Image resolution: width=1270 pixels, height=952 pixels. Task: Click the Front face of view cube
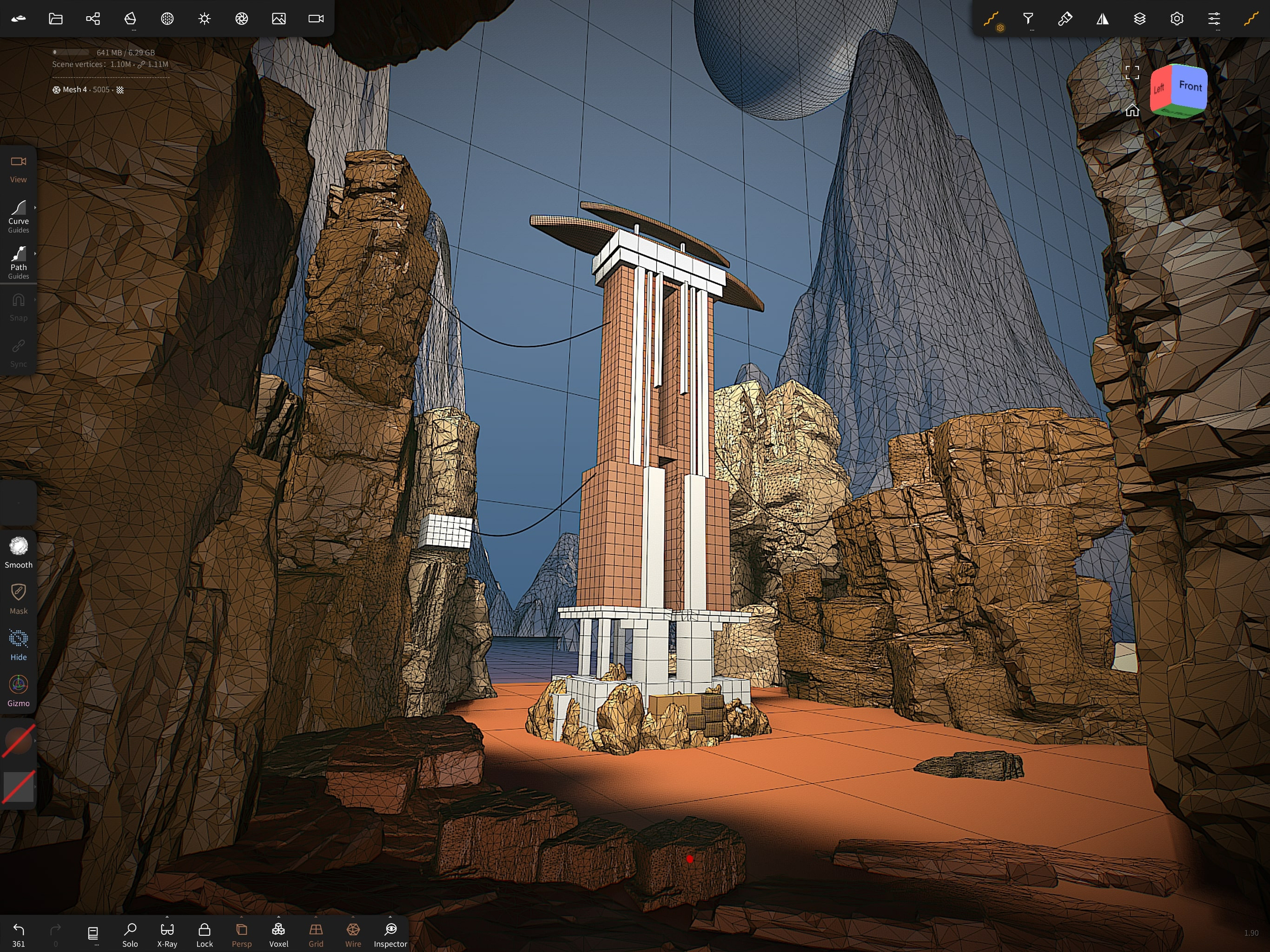click(x=1190, y=86)
